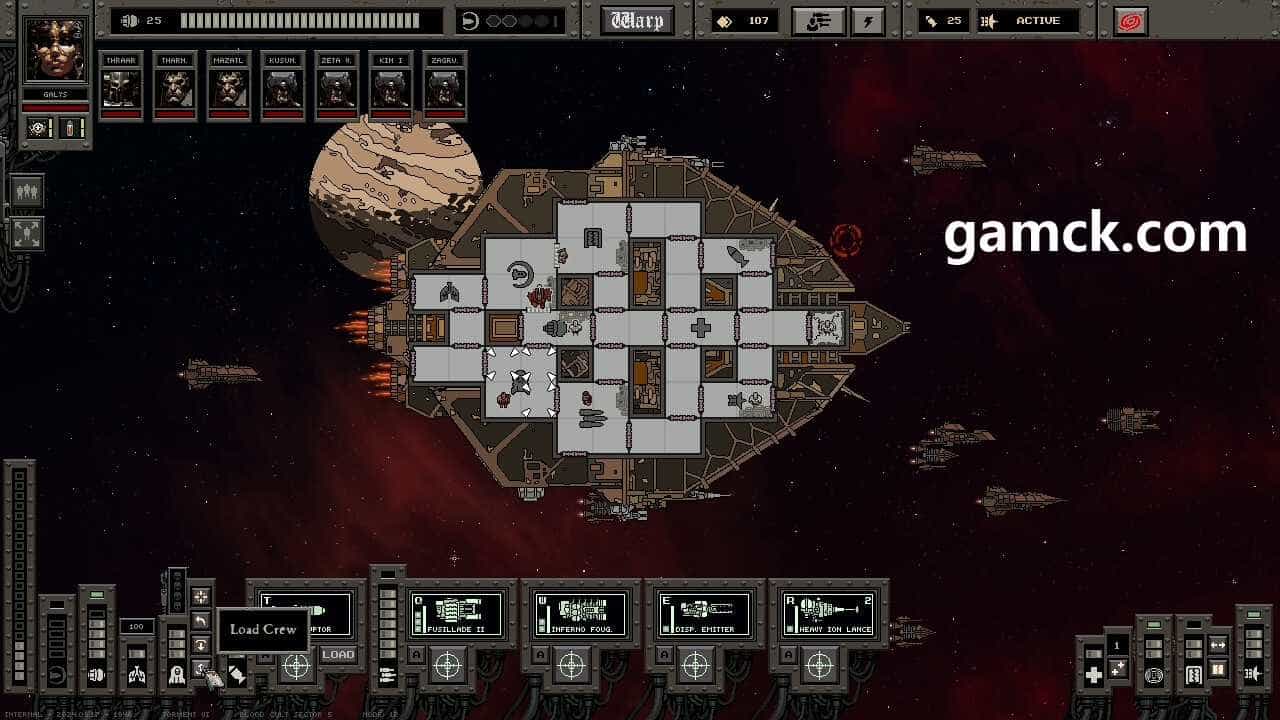Viewport: 1280px width, 720px height.
Task: Toggle autofire A for Fusillade II
Action: [414, 655]
